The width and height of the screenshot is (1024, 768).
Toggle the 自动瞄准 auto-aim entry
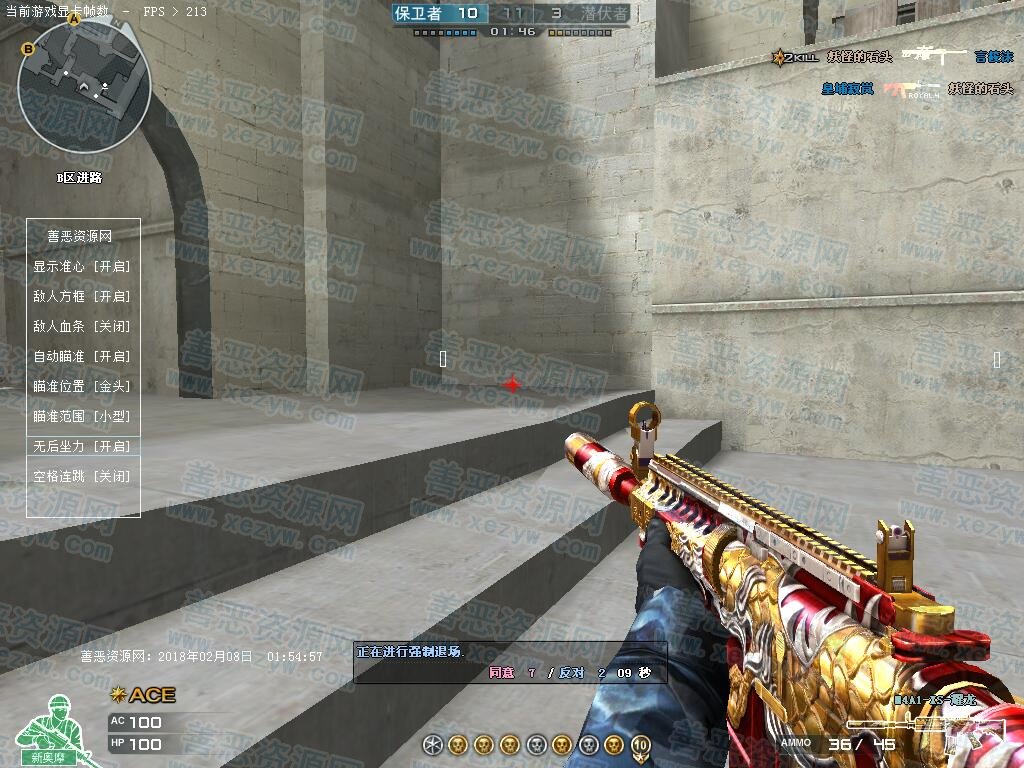click(x=82, y=356)
